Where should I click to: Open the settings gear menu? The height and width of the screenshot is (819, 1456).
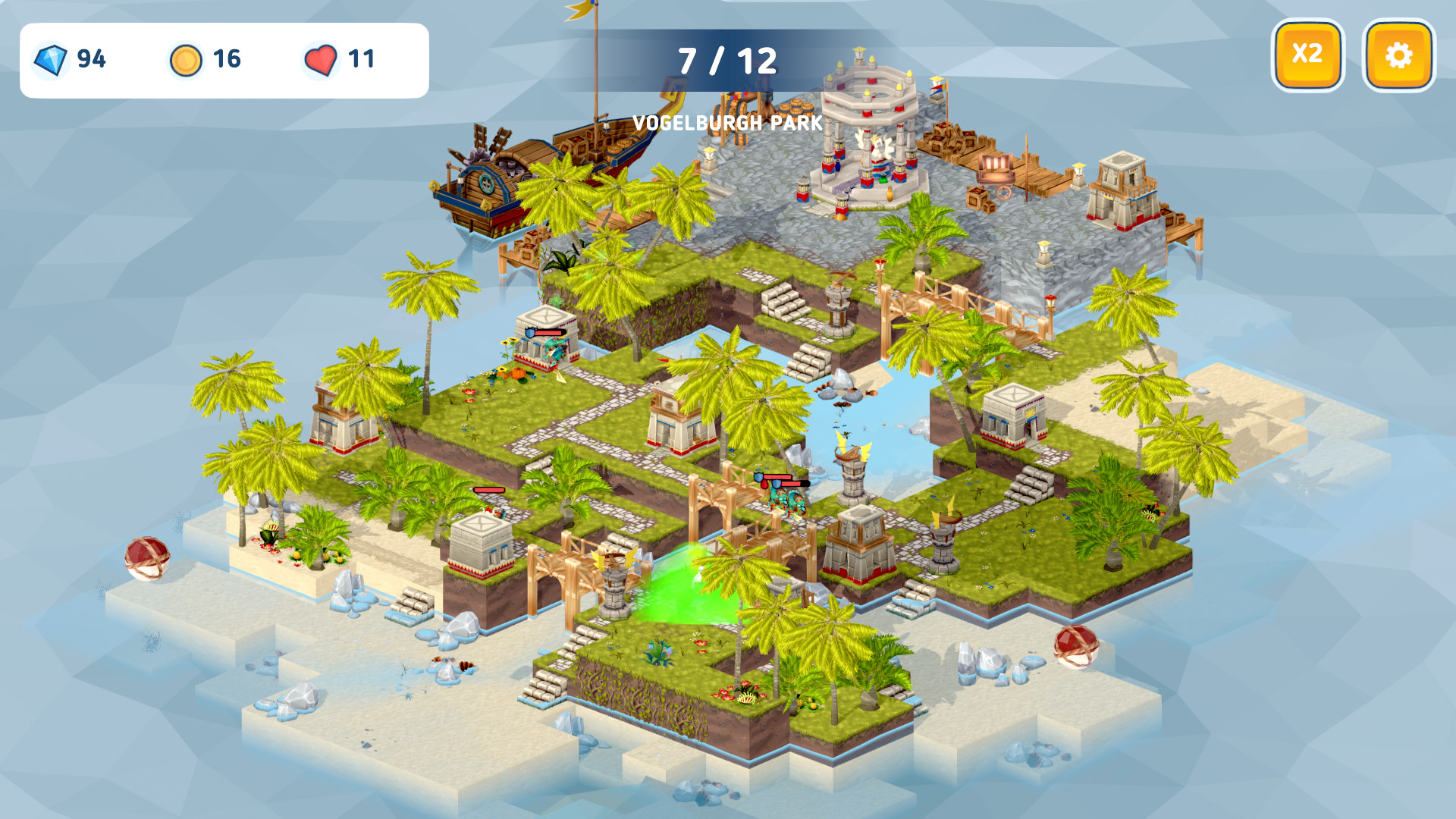[x=1399, y=53]
